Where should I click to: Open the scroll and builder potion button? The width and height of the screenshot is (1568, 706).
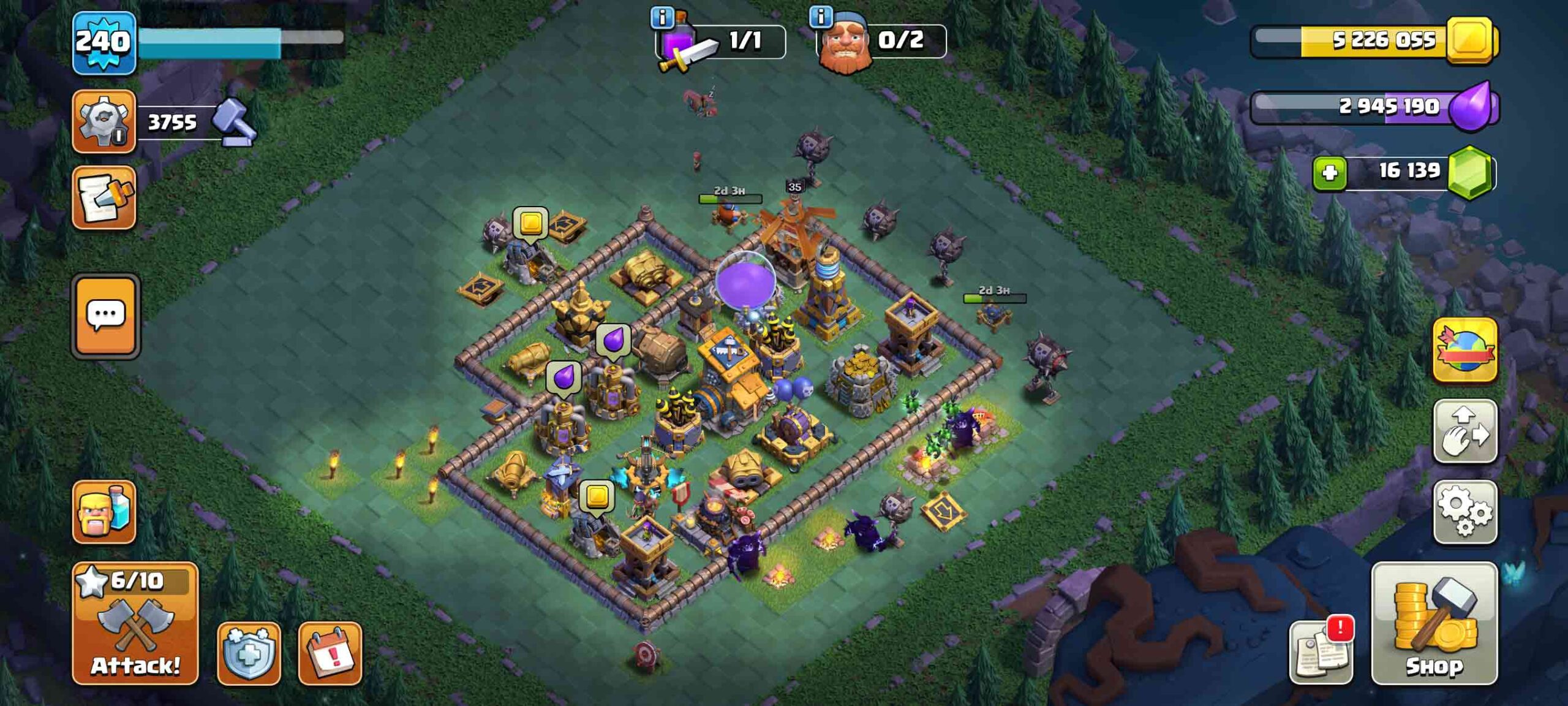(x=104, y=197)
